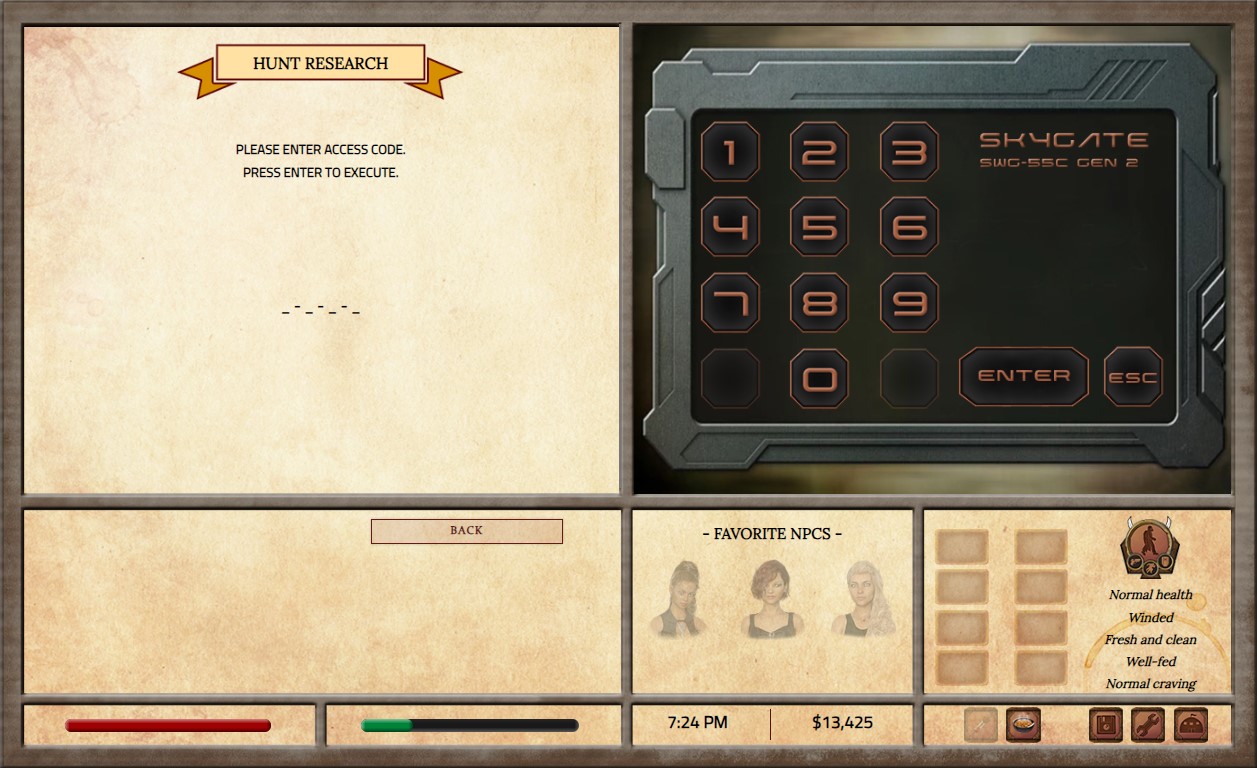
Task: Enter digit 2 on the keypad
Action: point(819,152)
